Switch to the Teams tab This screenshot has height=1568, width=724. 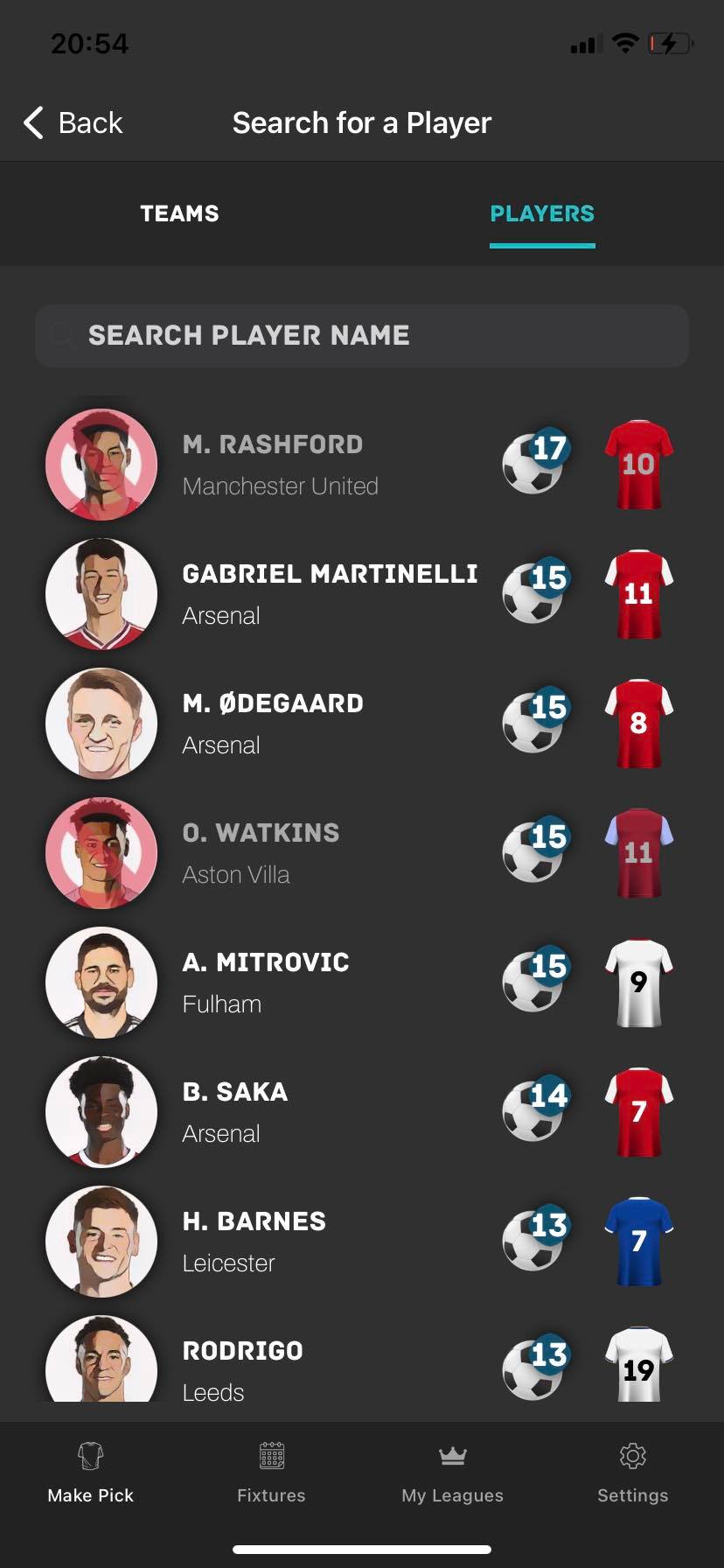coord(179,213)
